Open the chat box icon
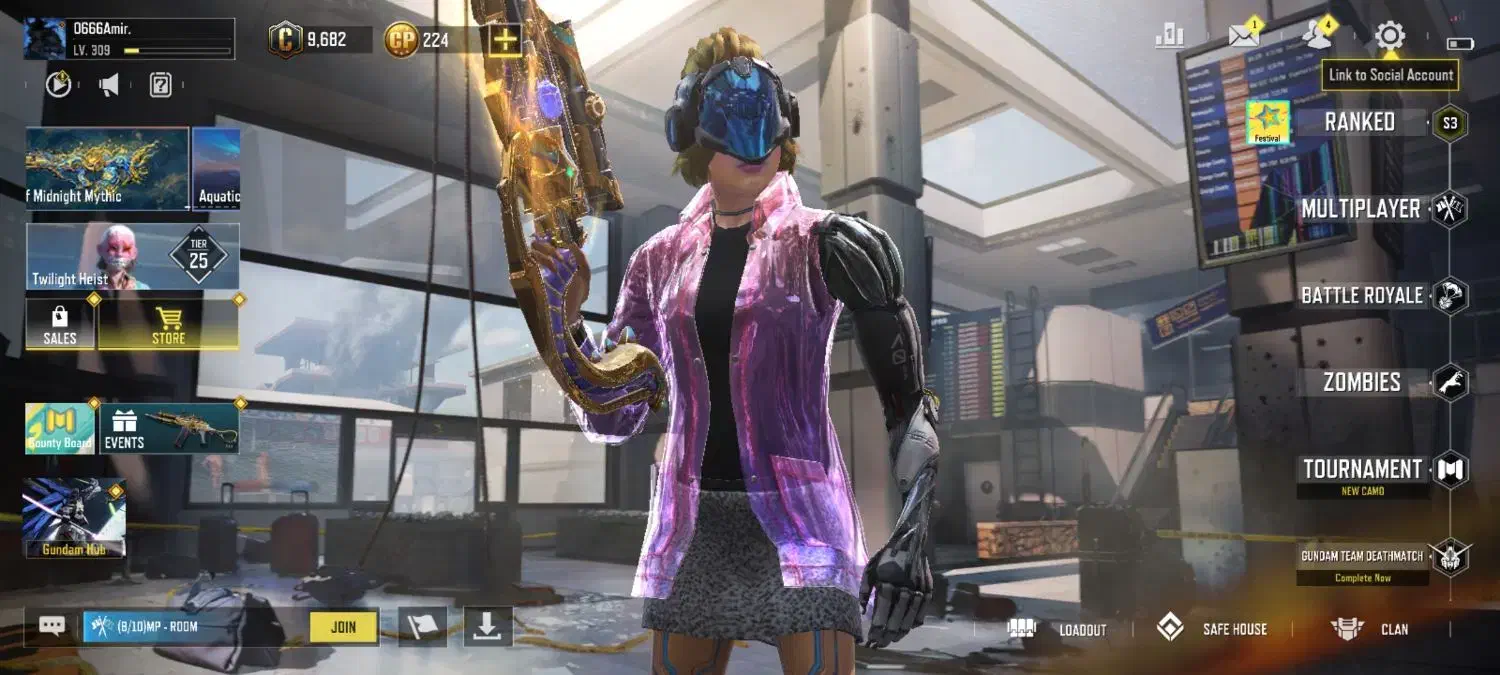Image resolution: width=1500 pixels, height=675 pixels. [52, 626]
